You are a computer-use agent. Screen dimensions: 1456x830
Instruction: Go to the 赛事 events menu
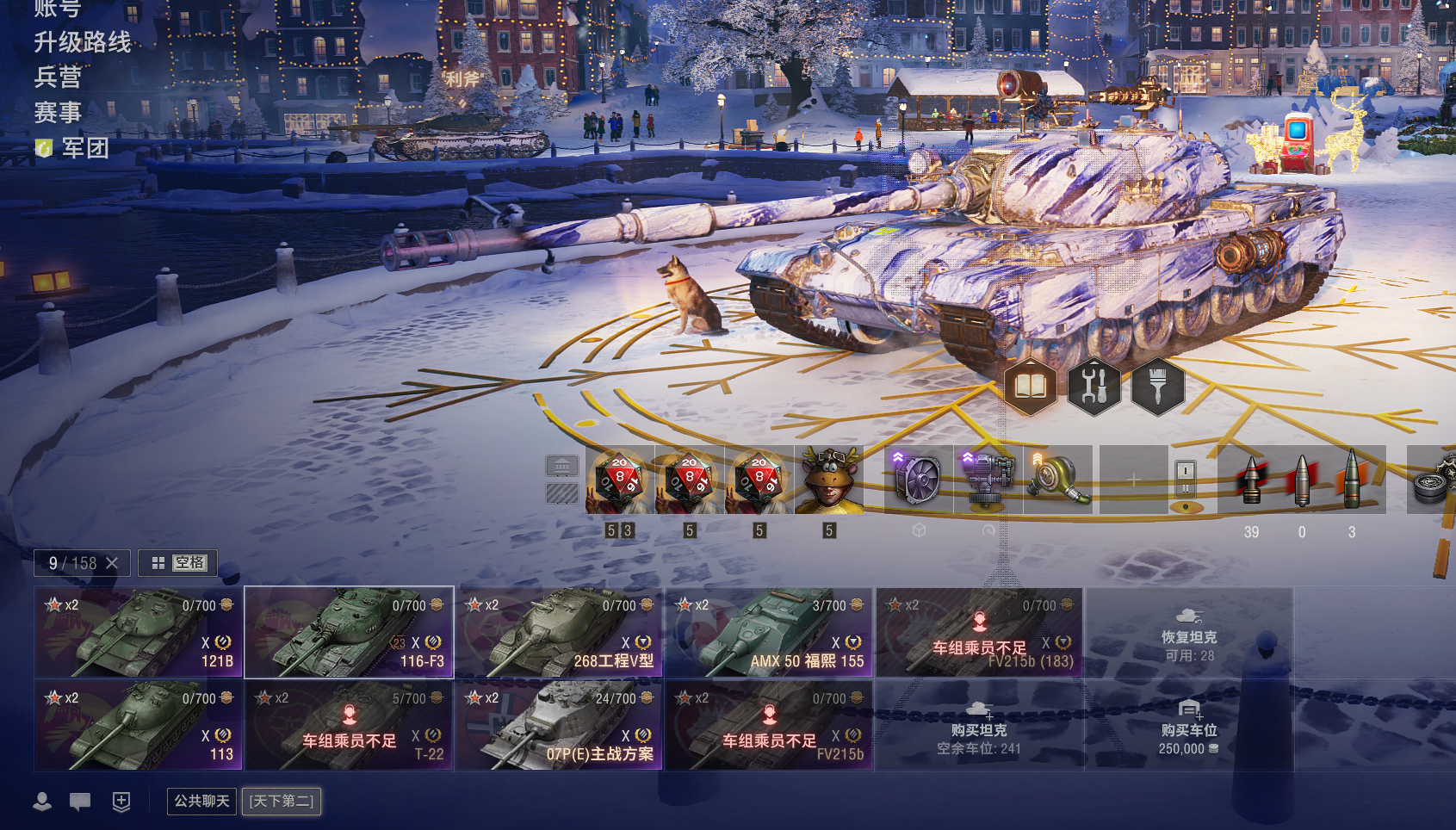[58, 113]
